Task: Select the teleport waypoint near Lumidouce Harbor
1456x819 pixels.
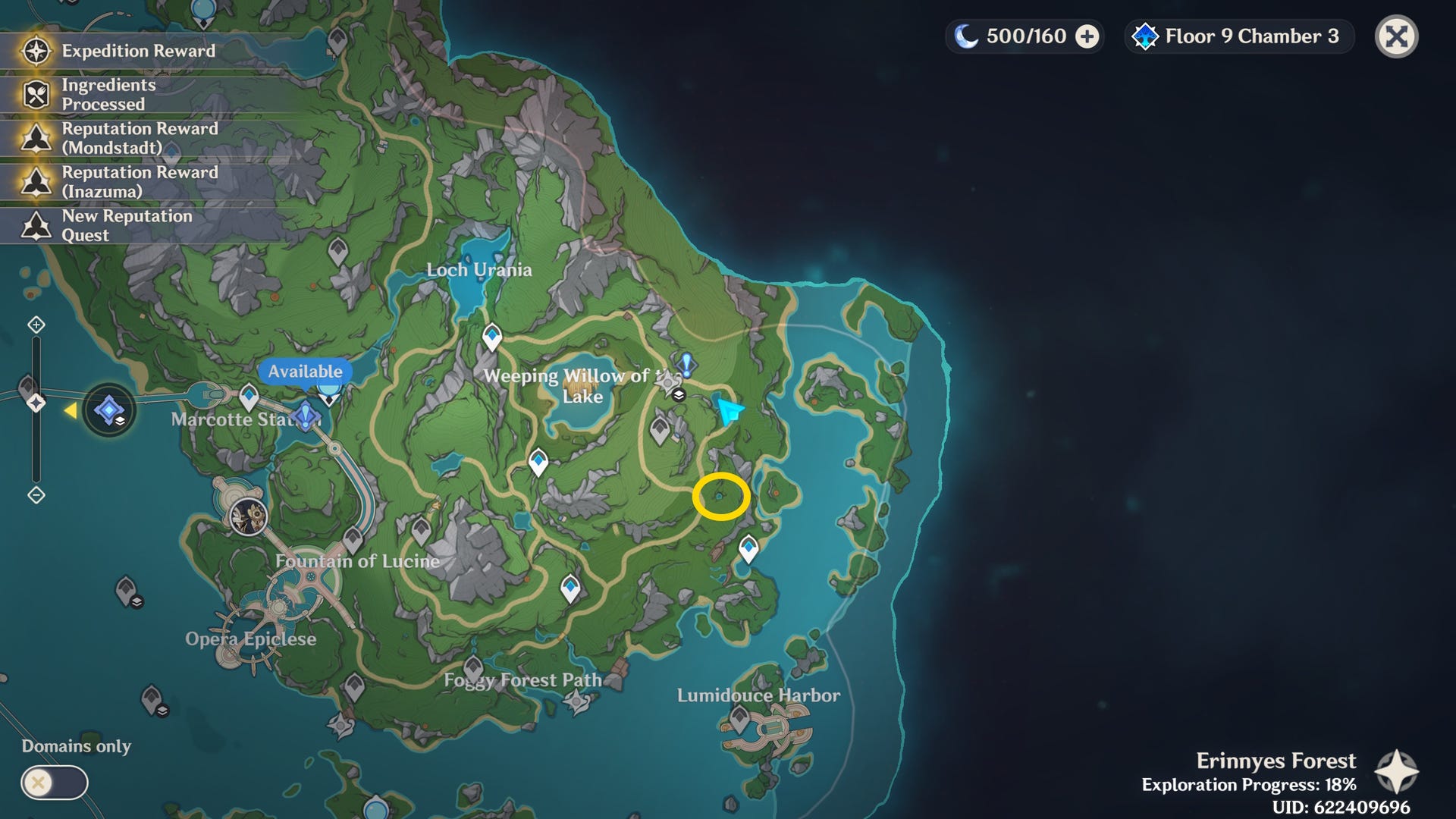Action: (x=748, y=544)
